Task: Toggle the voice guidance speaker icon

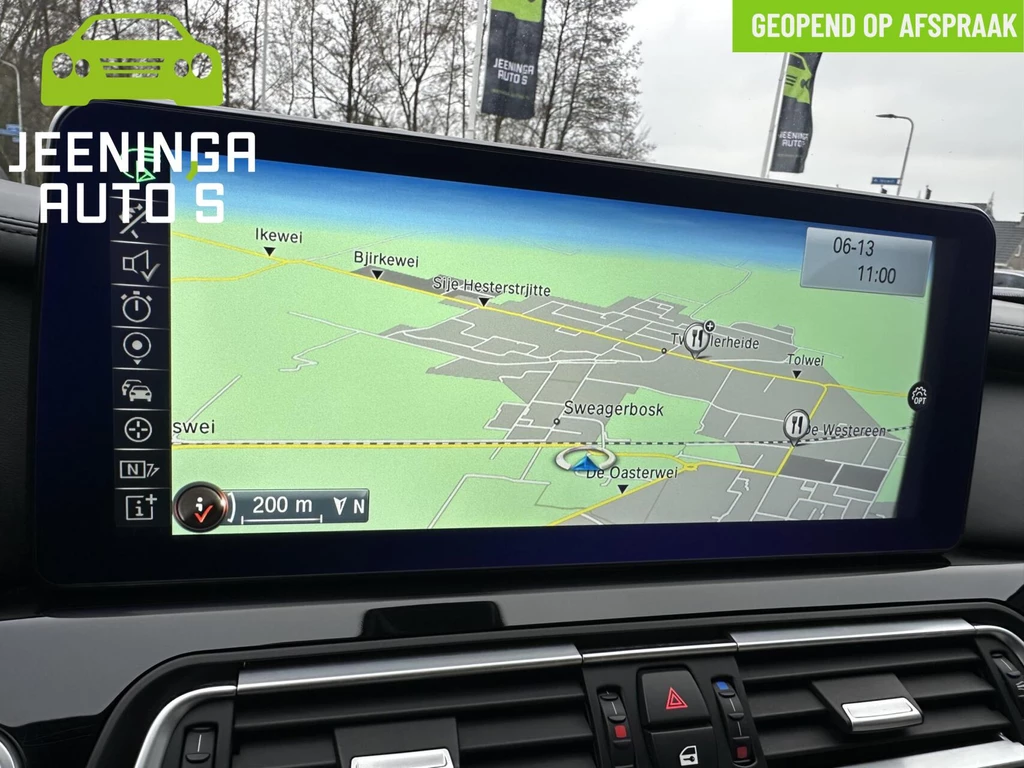Action: point(139,265)
